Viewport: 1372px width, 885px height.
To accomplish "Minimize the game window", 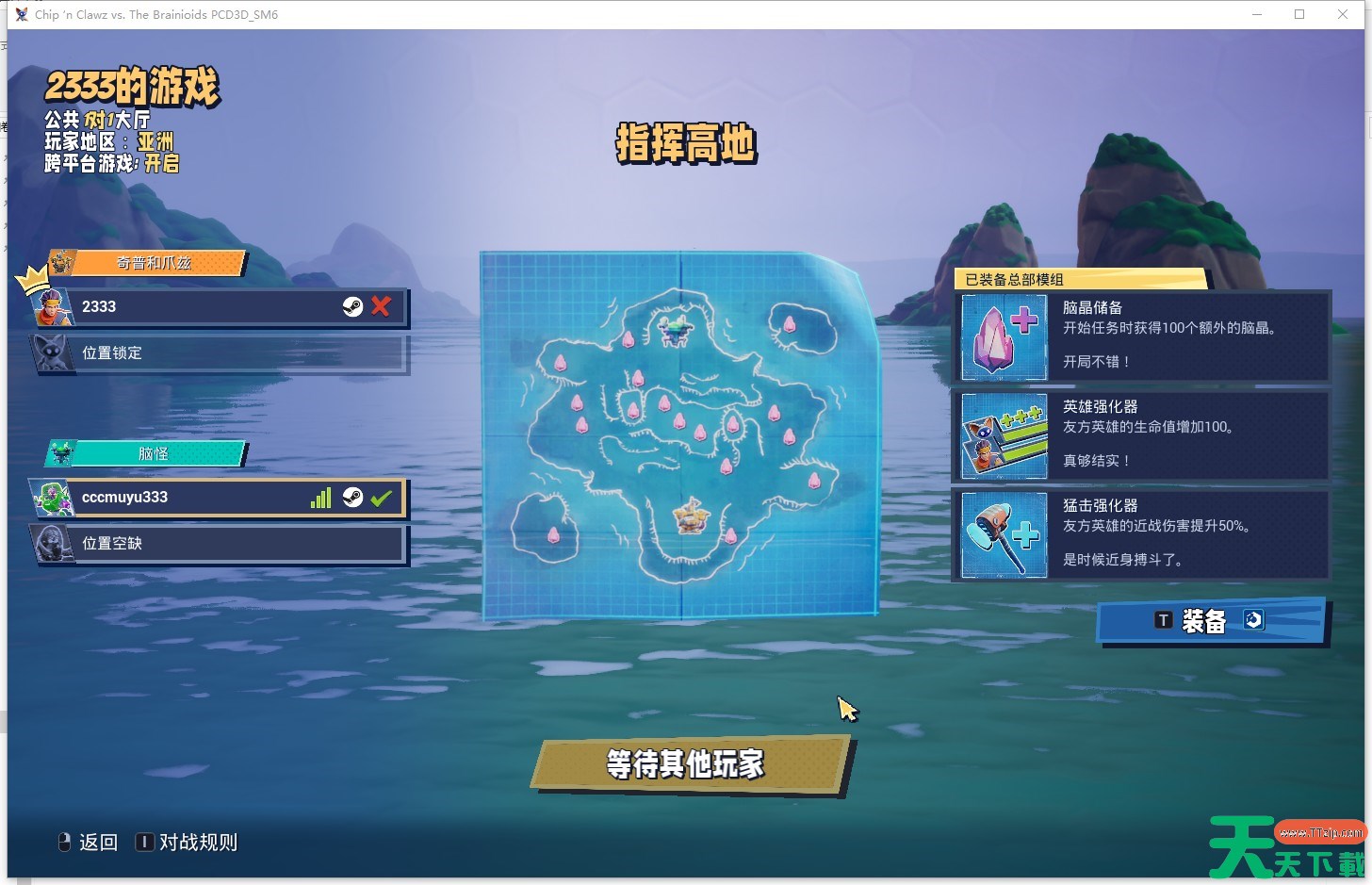I will pos(1256,14).
